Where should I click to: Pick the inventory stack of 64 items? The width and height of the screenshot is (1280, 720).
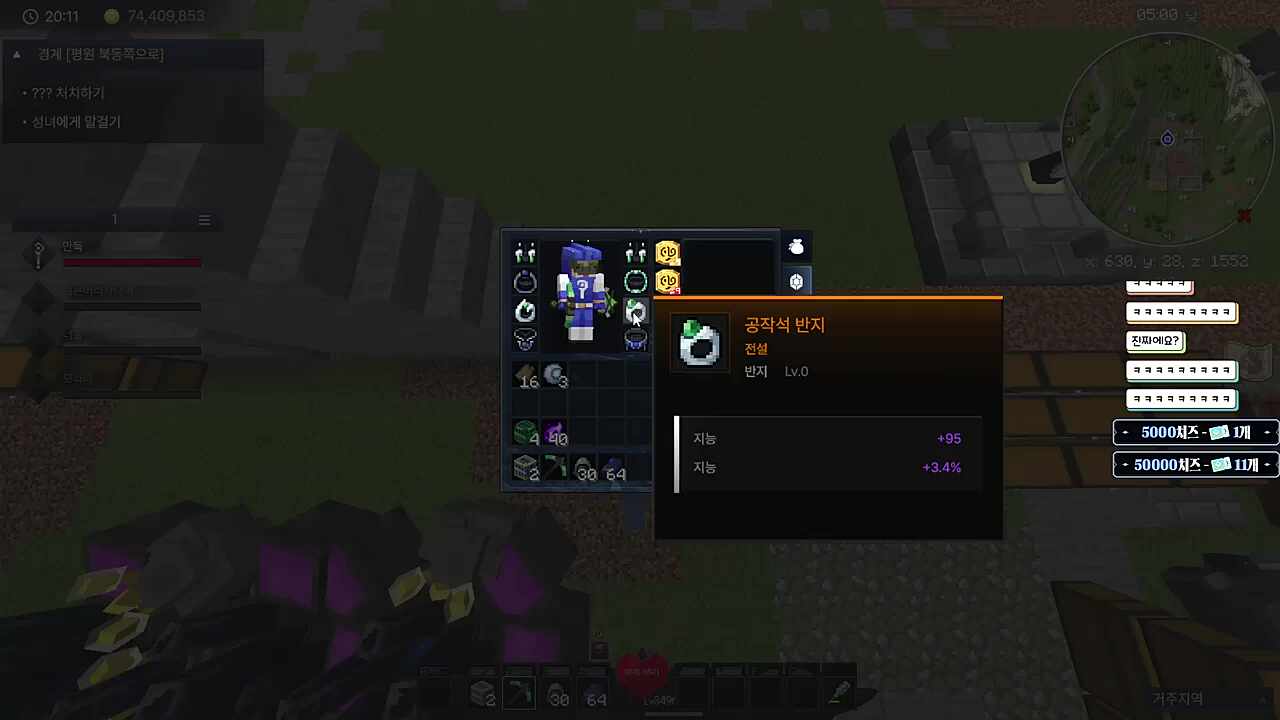[613, 468]
